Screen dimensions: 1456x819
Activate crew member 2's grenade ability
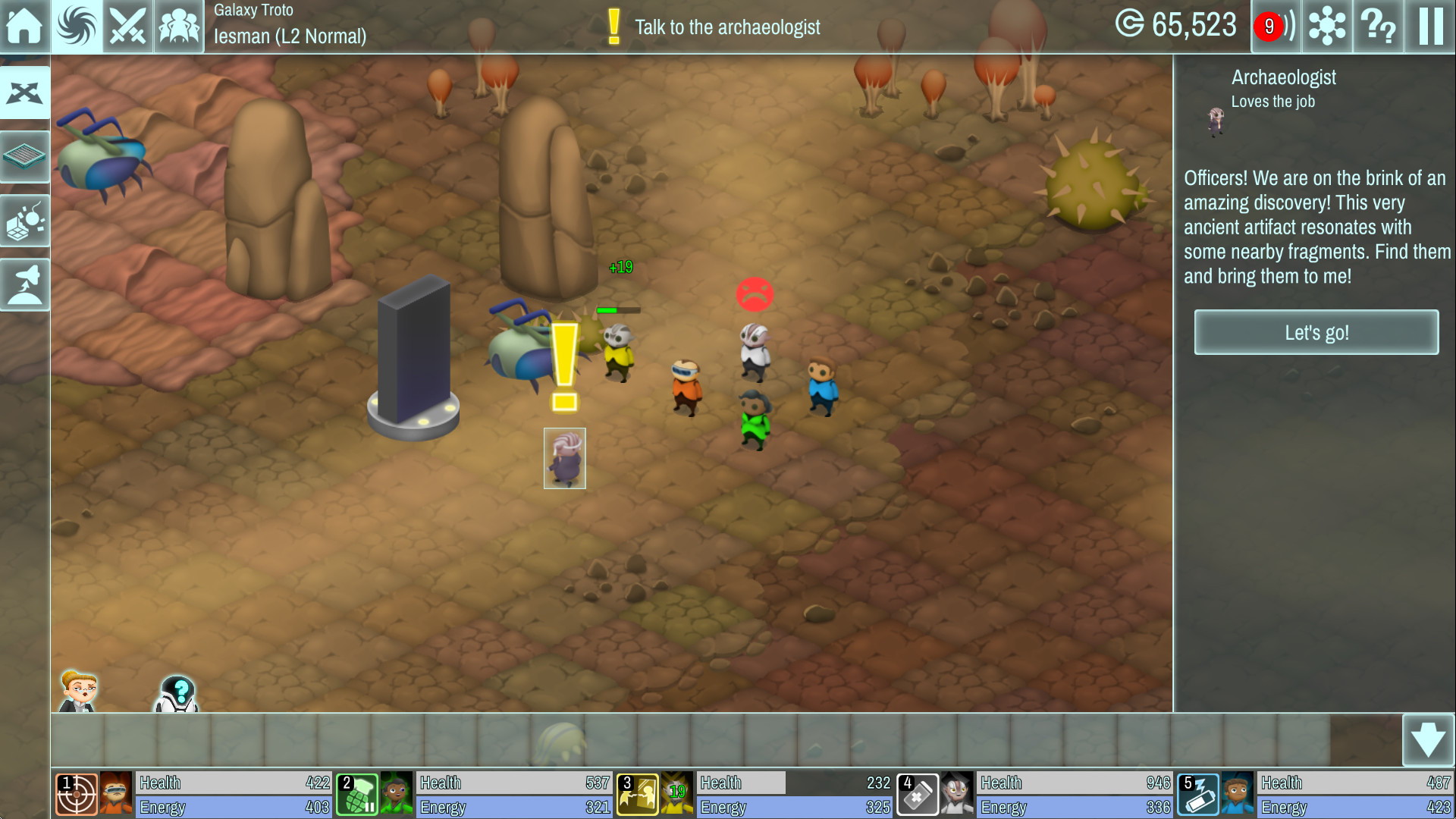(357, 793)
